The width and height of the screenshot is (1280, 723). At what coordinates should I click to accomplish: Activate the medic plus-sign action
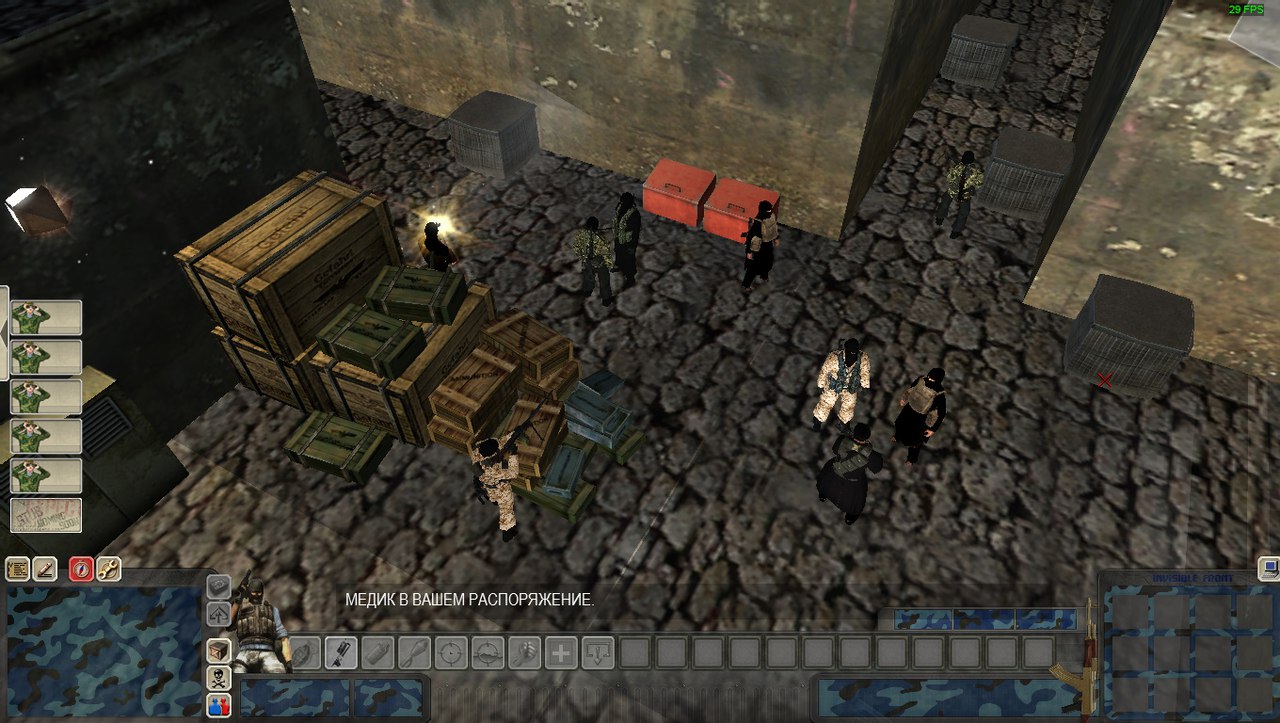tap(561, 653)
